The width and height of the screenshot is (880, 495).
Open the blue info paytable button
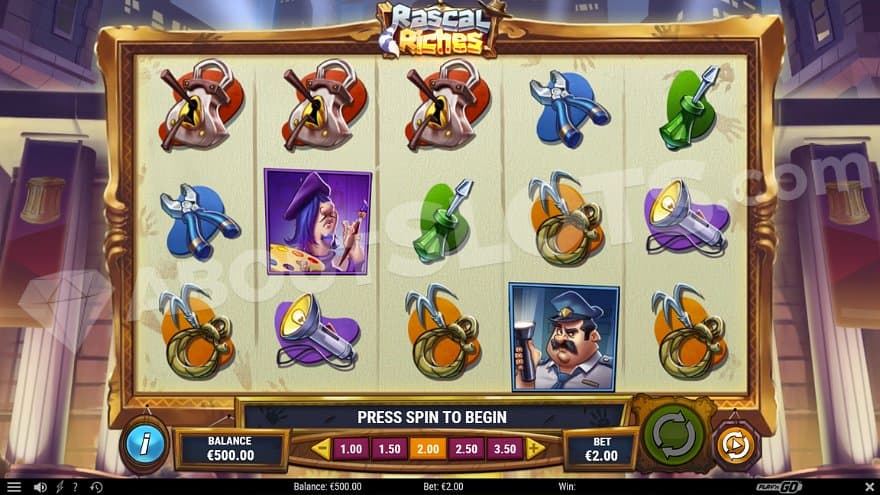point(144,446)
